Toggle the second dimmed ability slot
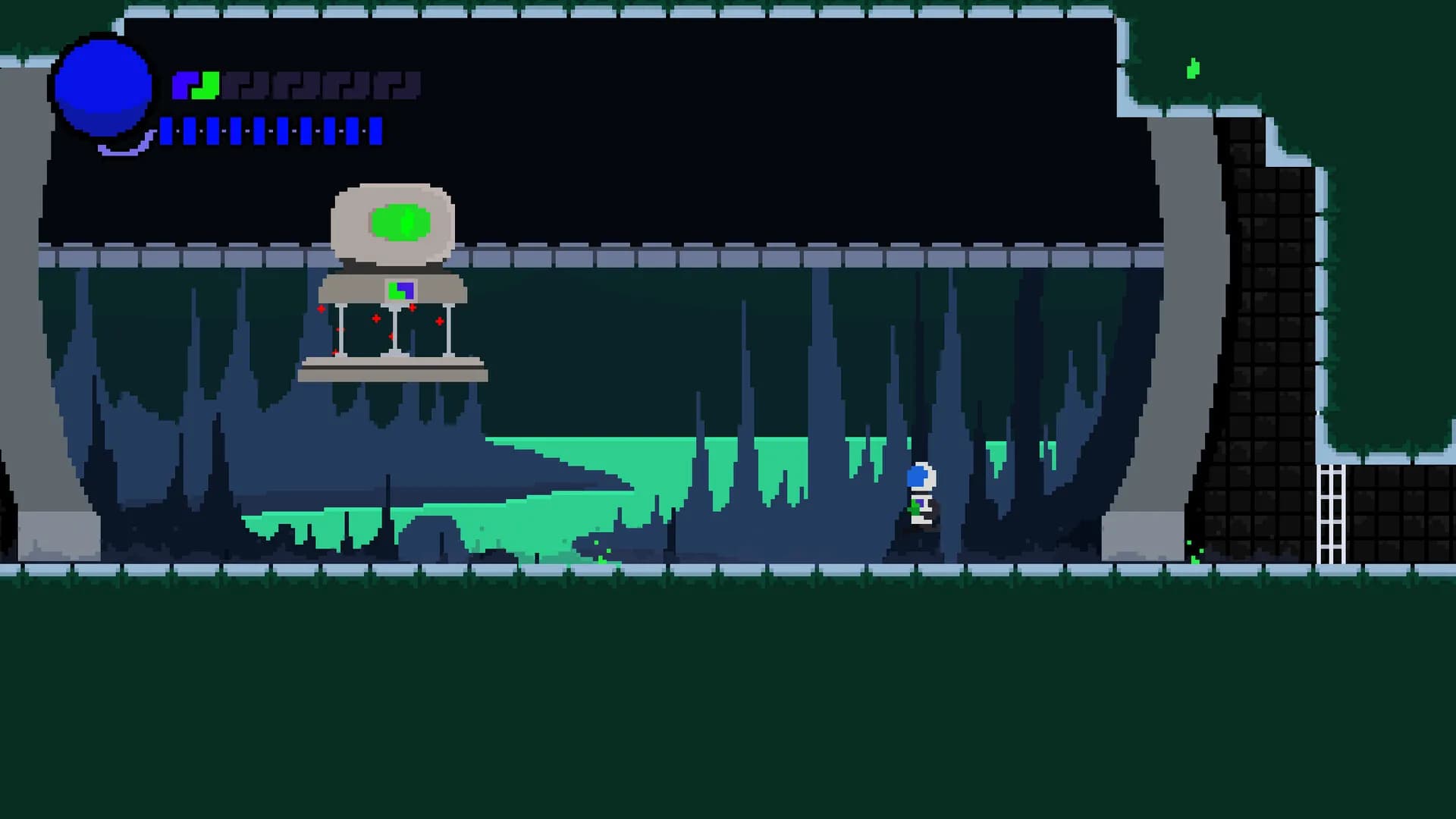The height and width of the screenshot is (819, 1456). [294, 85]
